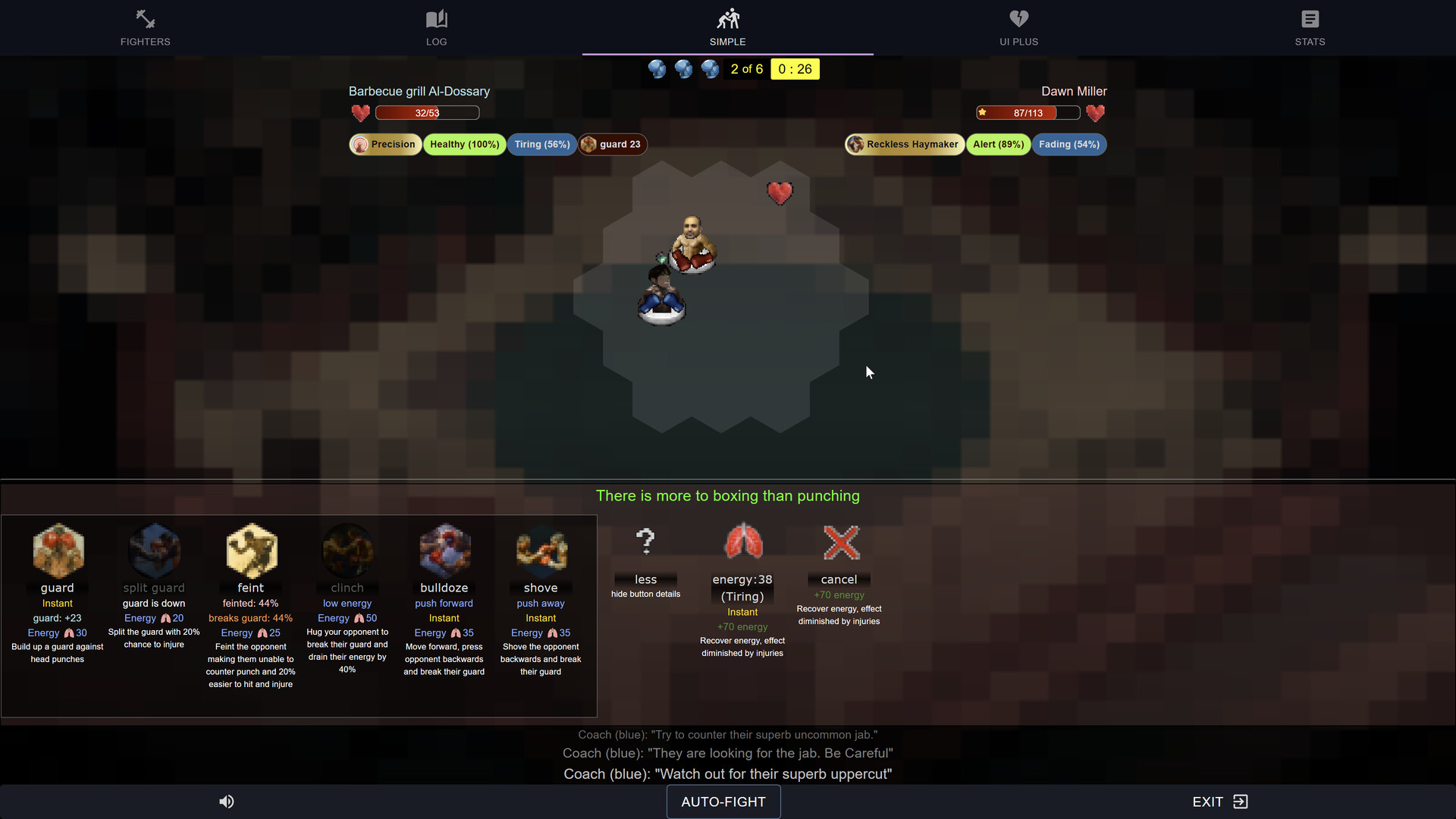Expand the Fading (54%) status
Viewport: 1456px width, 819px height.
tap(1069, 144)
